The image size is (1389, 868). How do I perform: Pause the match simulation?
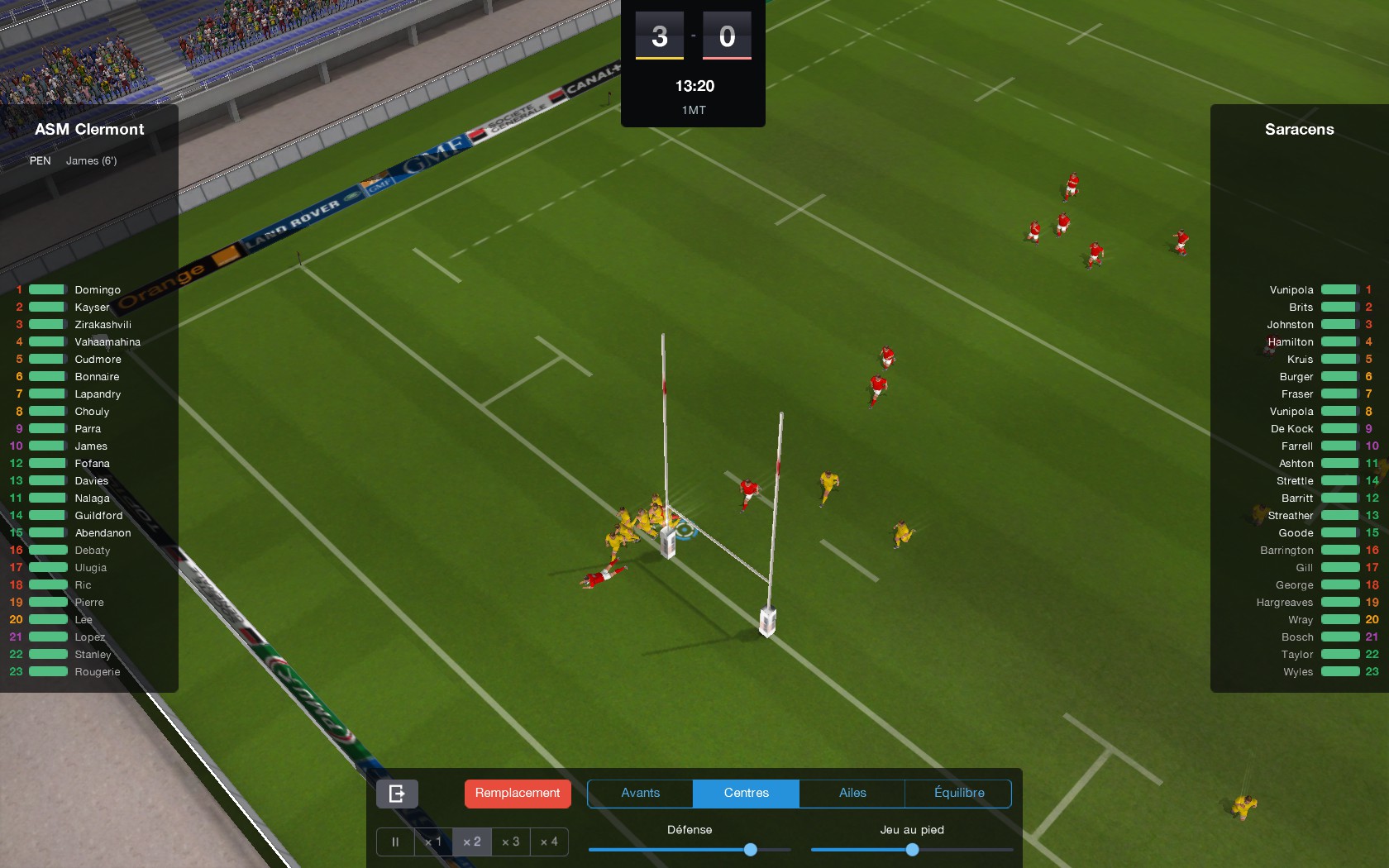coord(394,842)
